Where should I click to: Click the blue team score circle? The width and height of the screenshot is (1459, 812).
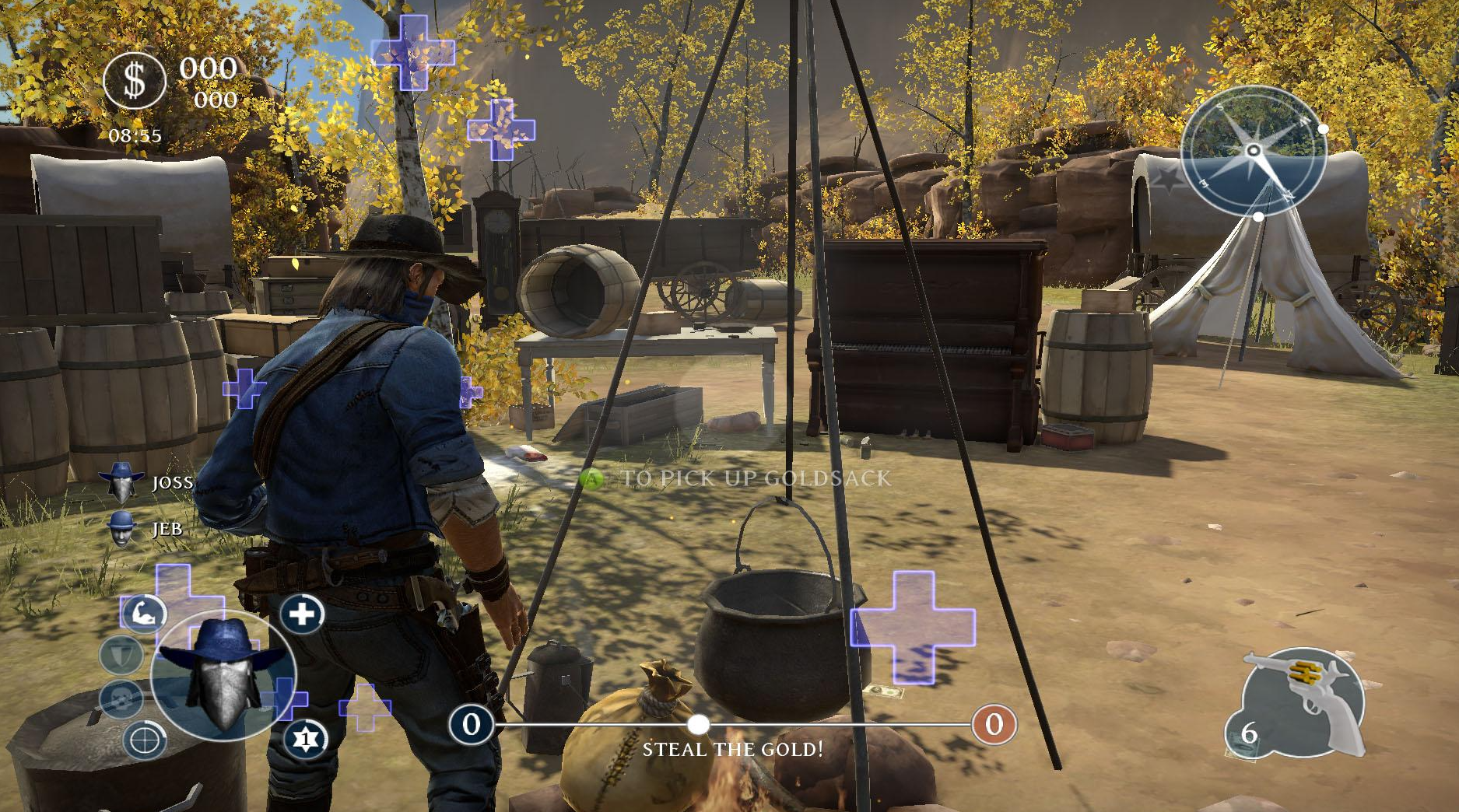coord(471,724)
